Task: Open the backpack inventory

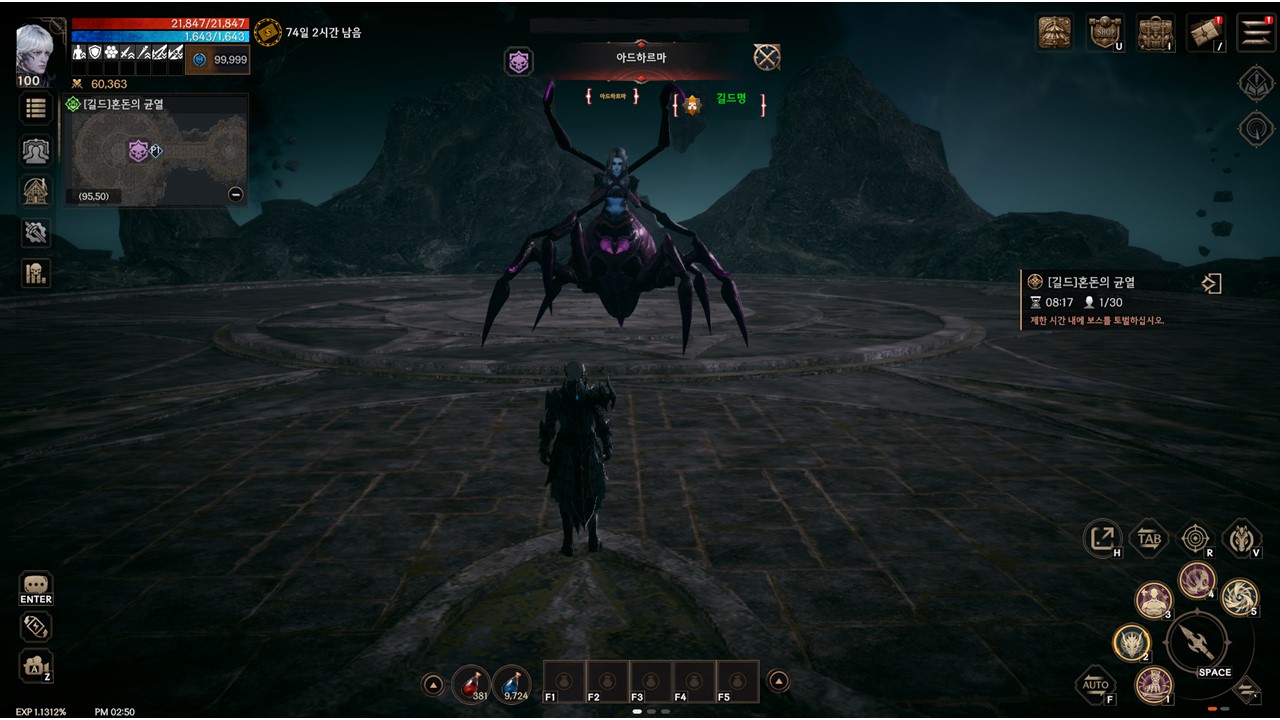Action: [x=1155, y=32]
